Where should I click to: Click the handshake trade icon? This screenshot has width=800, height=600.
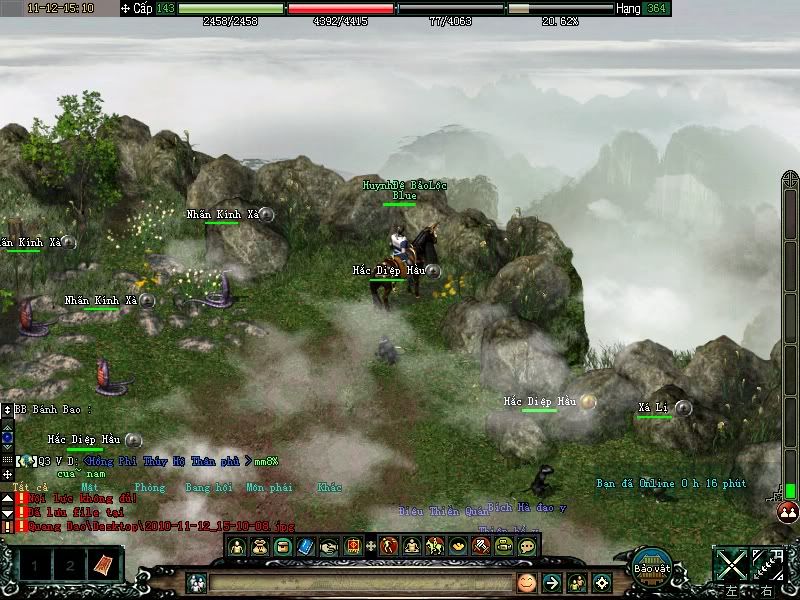point(329,546)
